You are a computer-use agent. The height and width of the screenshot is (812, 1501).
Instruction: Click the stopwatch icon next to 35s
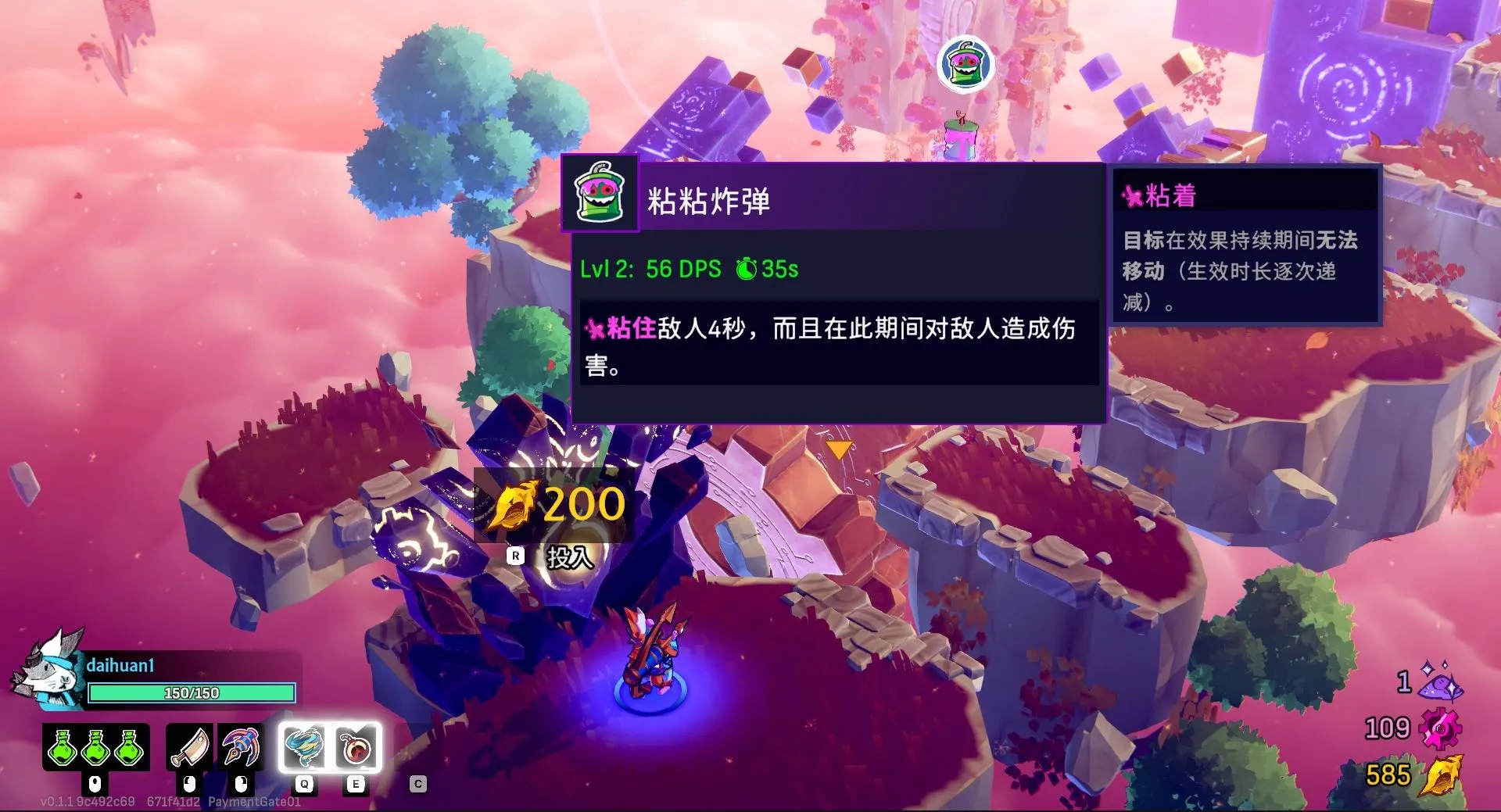[x=746, y=270]
